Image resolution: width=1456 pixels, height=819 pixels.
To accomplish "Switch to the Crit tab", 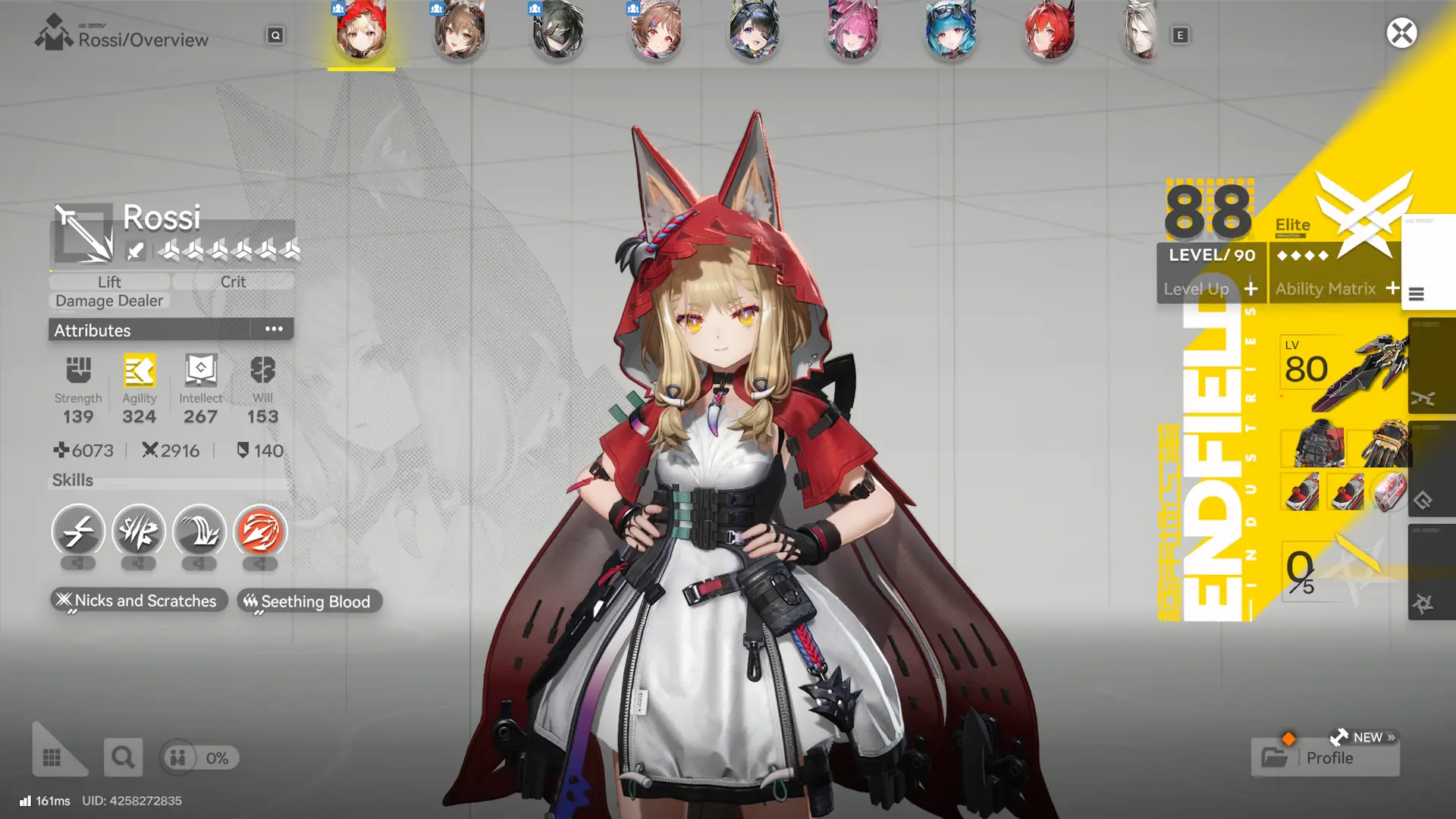I will point(233,281).
